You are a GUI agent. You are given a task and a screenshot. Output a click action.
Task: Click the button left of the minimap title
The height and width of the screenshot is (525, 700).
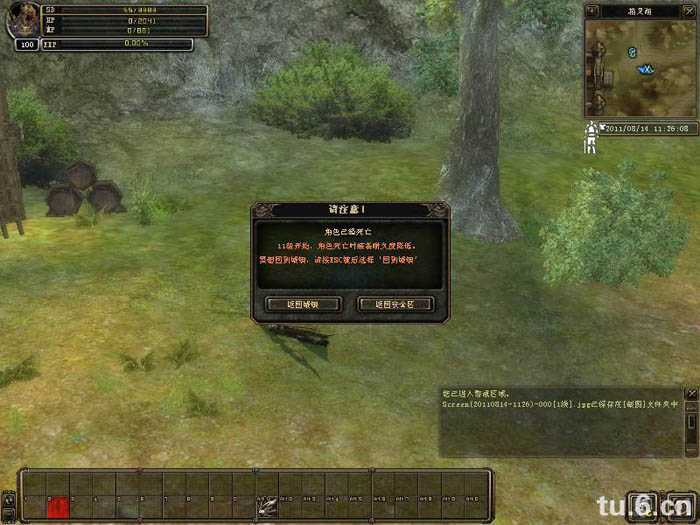(591, 11)
